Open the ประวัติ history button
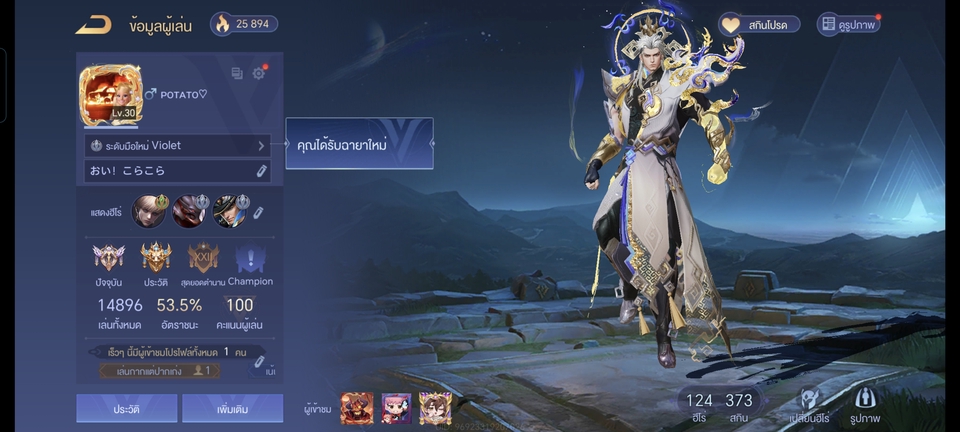The height and width of the screenshot is (432, 960). [126, 408]
